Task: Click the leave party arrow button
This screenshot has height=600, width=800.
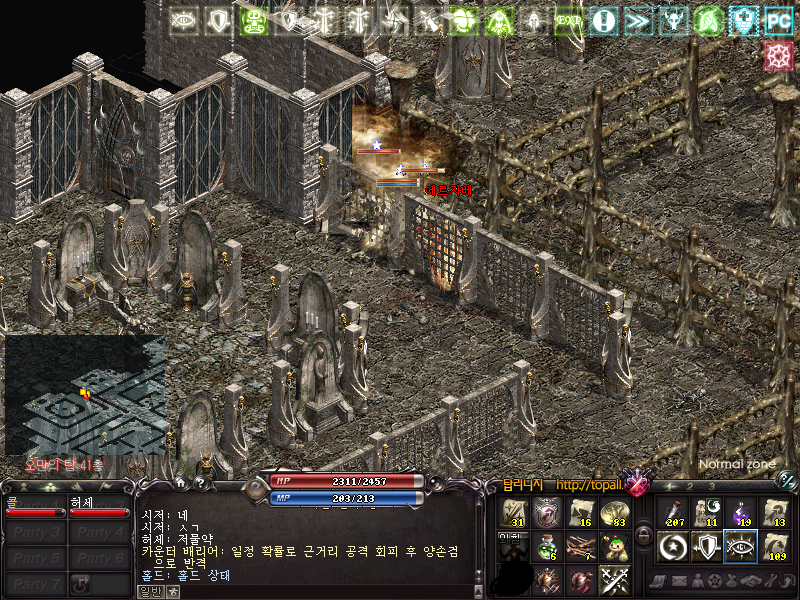Action: click(82, 583)
